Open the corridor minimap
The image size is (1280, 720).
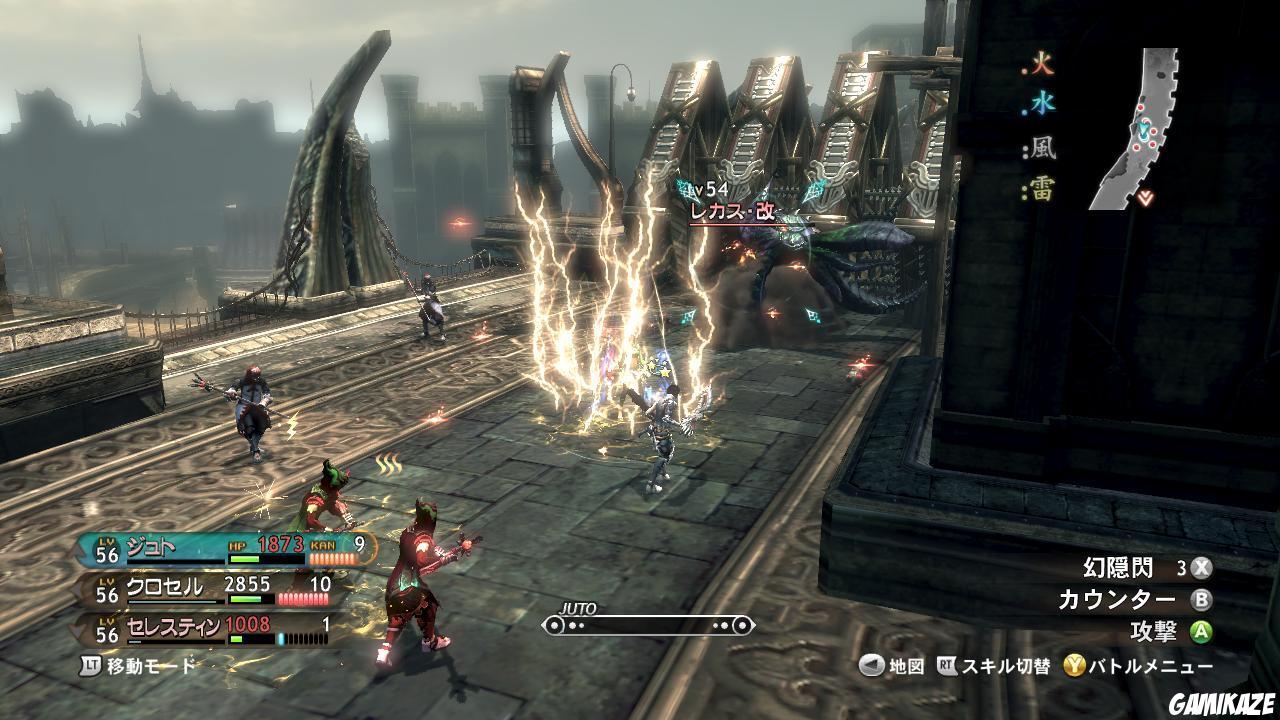pyautogui.click(x=1142, y=130)
